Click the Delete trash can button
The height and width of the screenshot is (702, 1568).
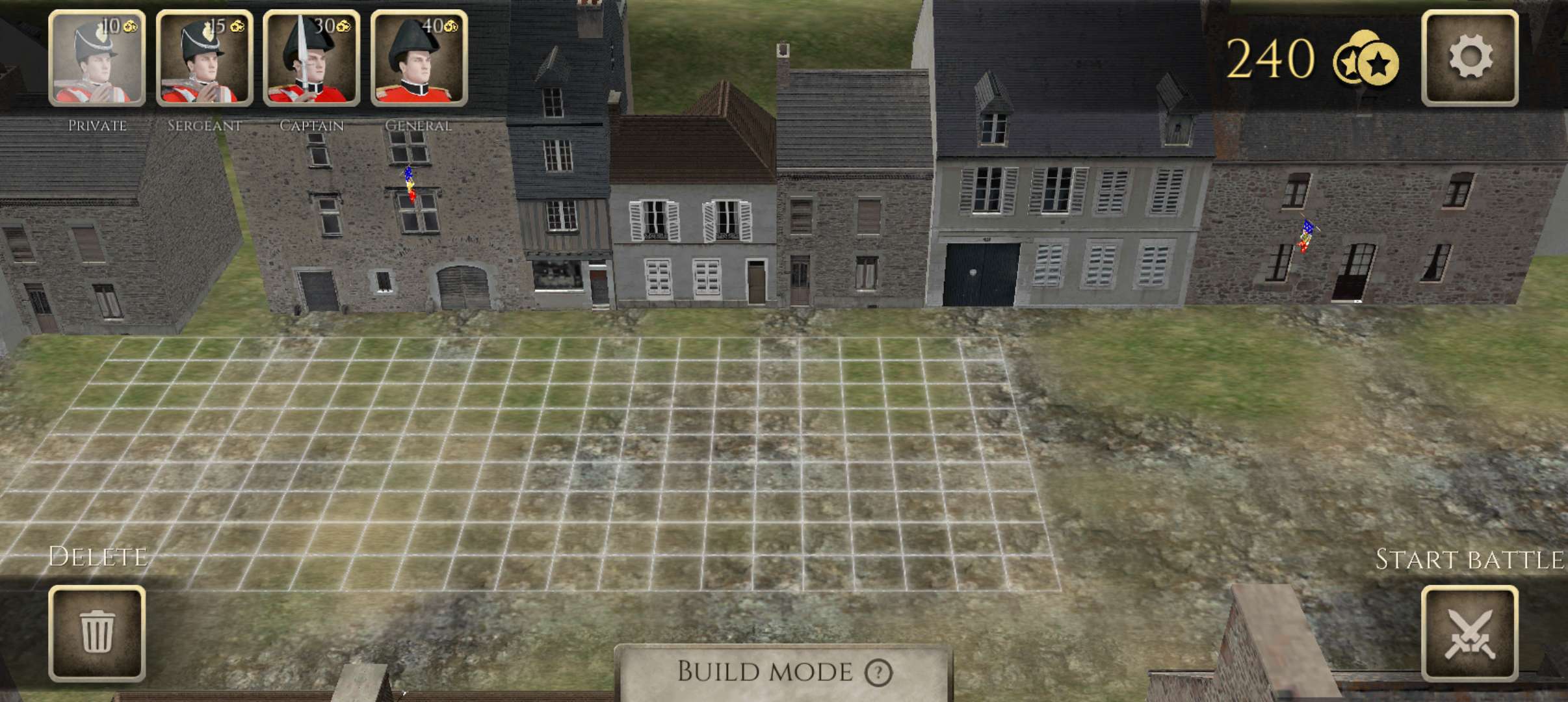click(x=97, y=633)
